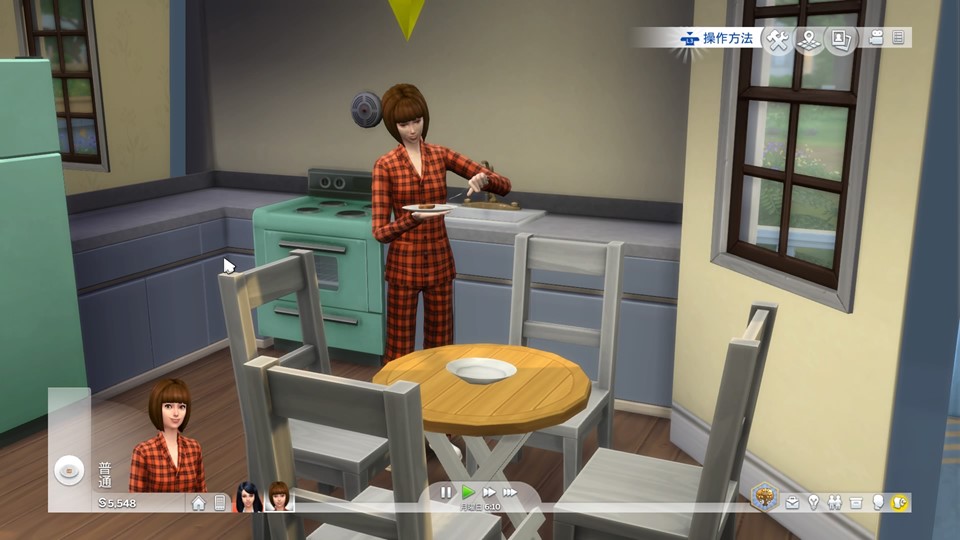The height and width of the screenshot is (540, 960).
Task: Switch to double fast-forward speed
Action: pos(489,492)
